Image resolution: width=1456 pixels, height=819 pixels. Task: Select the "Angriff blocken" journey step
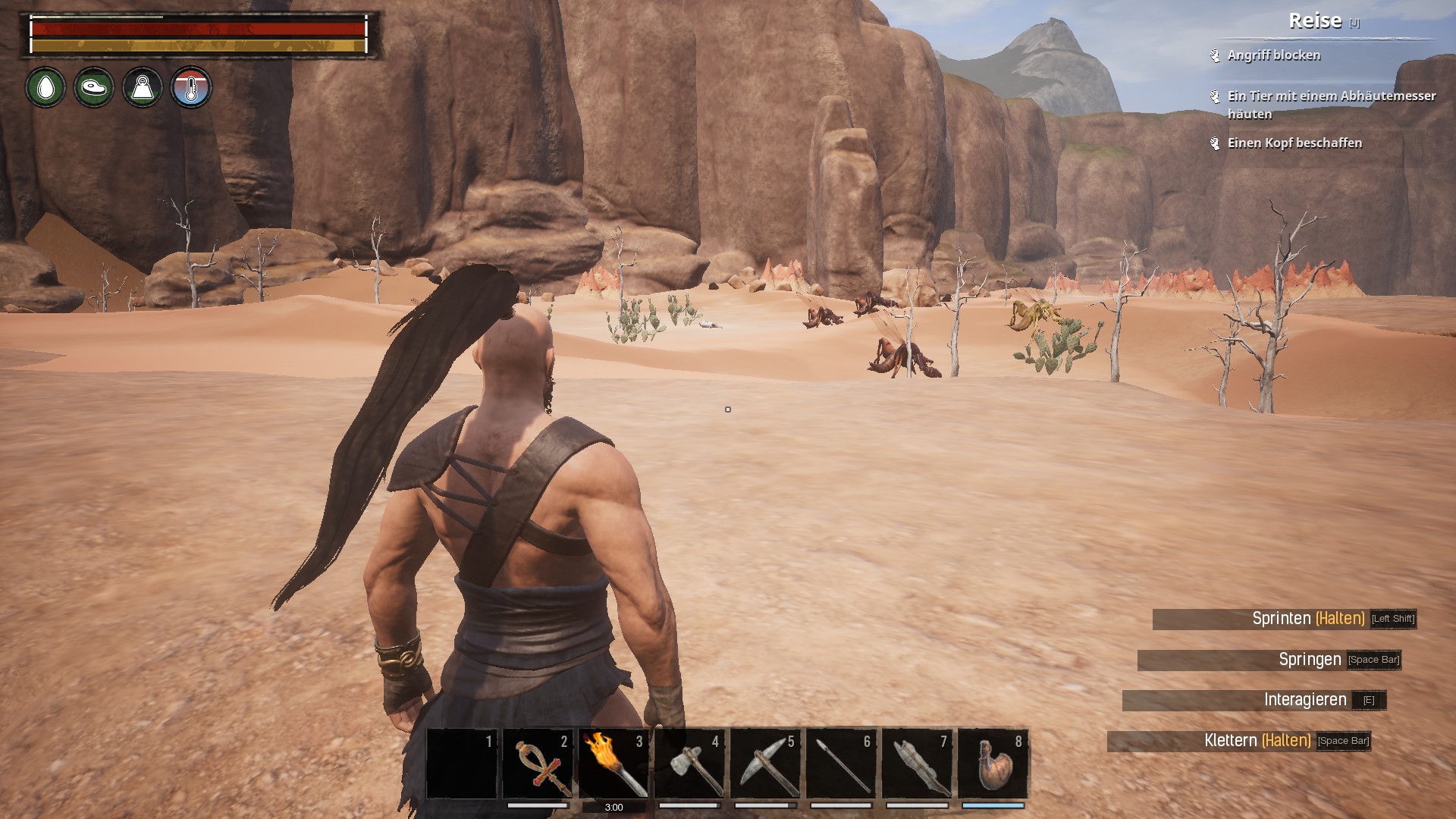(1274, 55)
